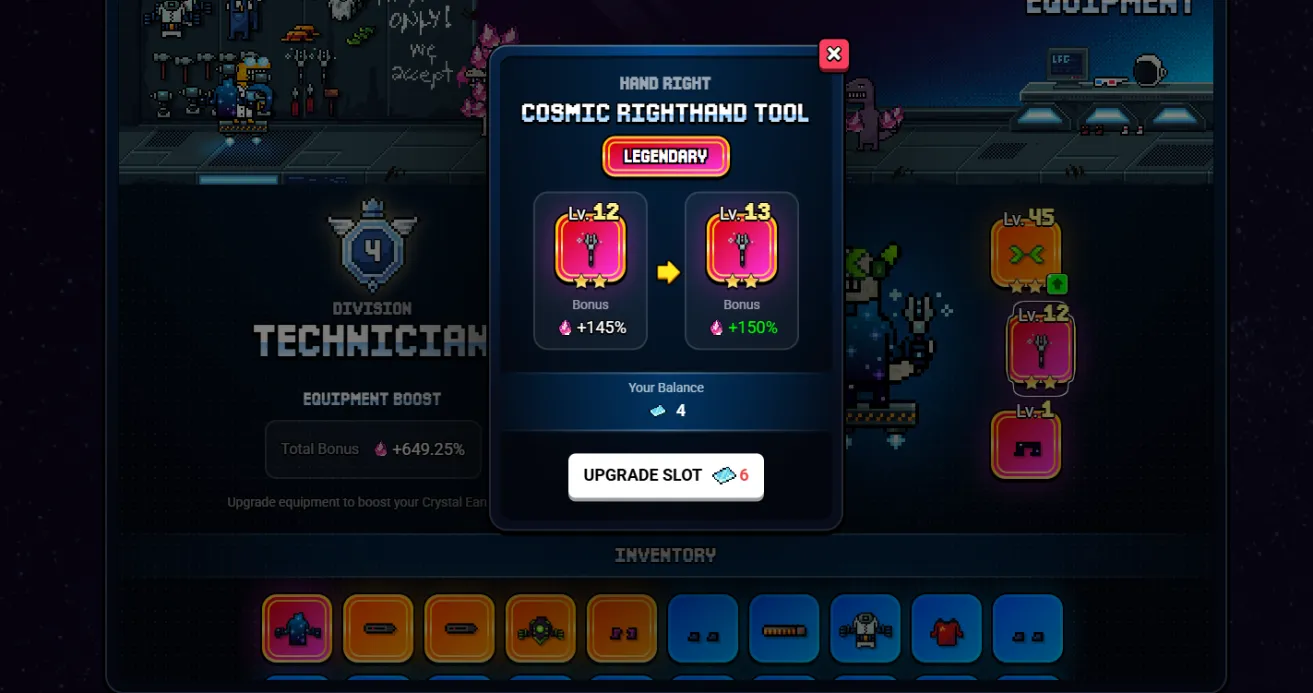The image size is (1313, 693).
Task: Click the Upgrade Slot button
Action: 666,476
